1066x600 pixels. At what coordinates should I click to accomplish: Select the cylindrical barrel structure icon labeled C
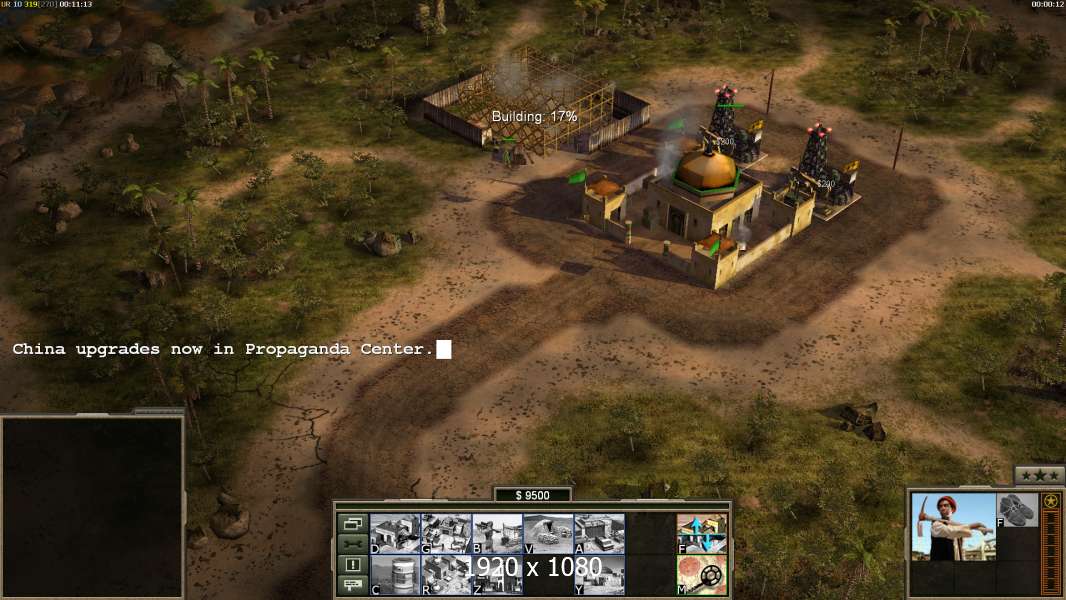395,574
